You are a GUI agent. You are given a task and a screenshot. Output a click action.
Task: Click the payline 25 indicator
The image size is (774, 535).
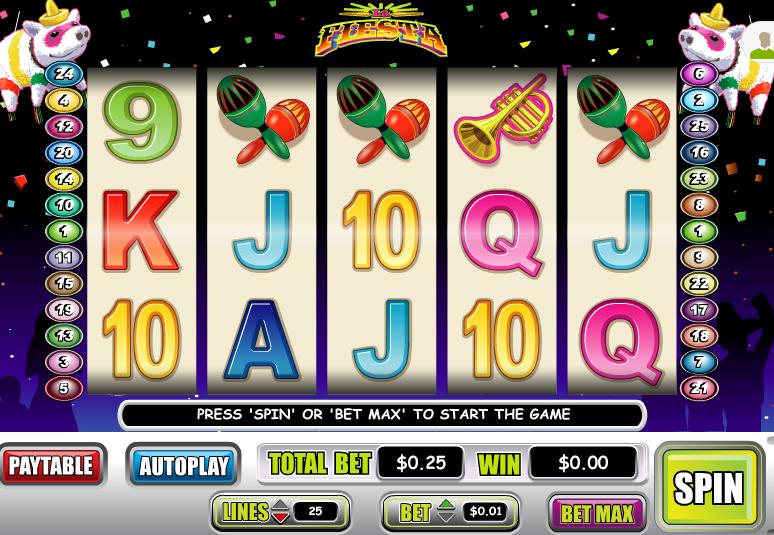click(698, 127)
